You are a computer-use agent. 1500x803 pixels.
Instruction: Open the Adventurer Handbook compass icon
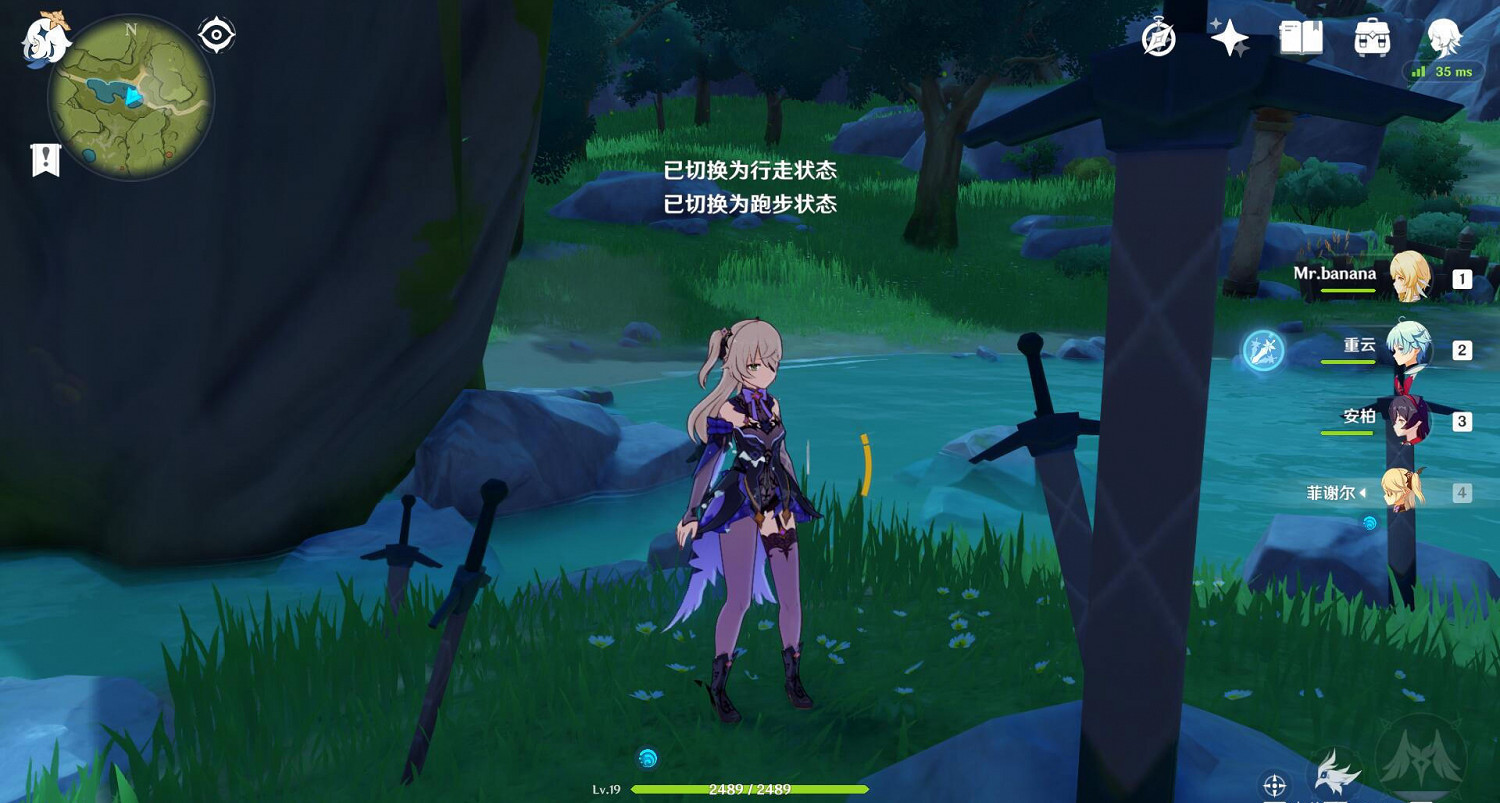coord(1160,40)
